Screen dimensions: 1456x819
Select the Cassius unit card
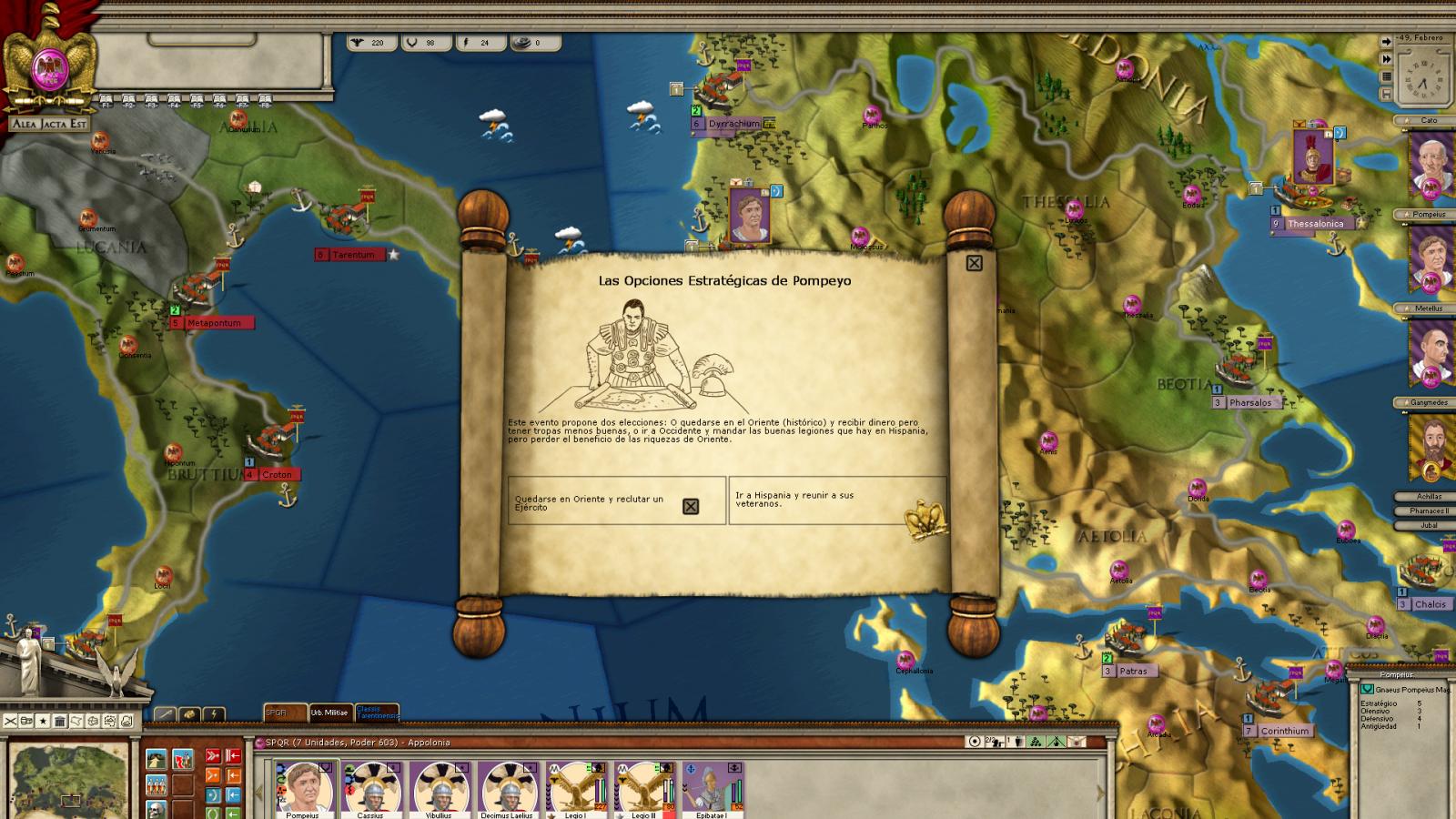click(371, 788)
